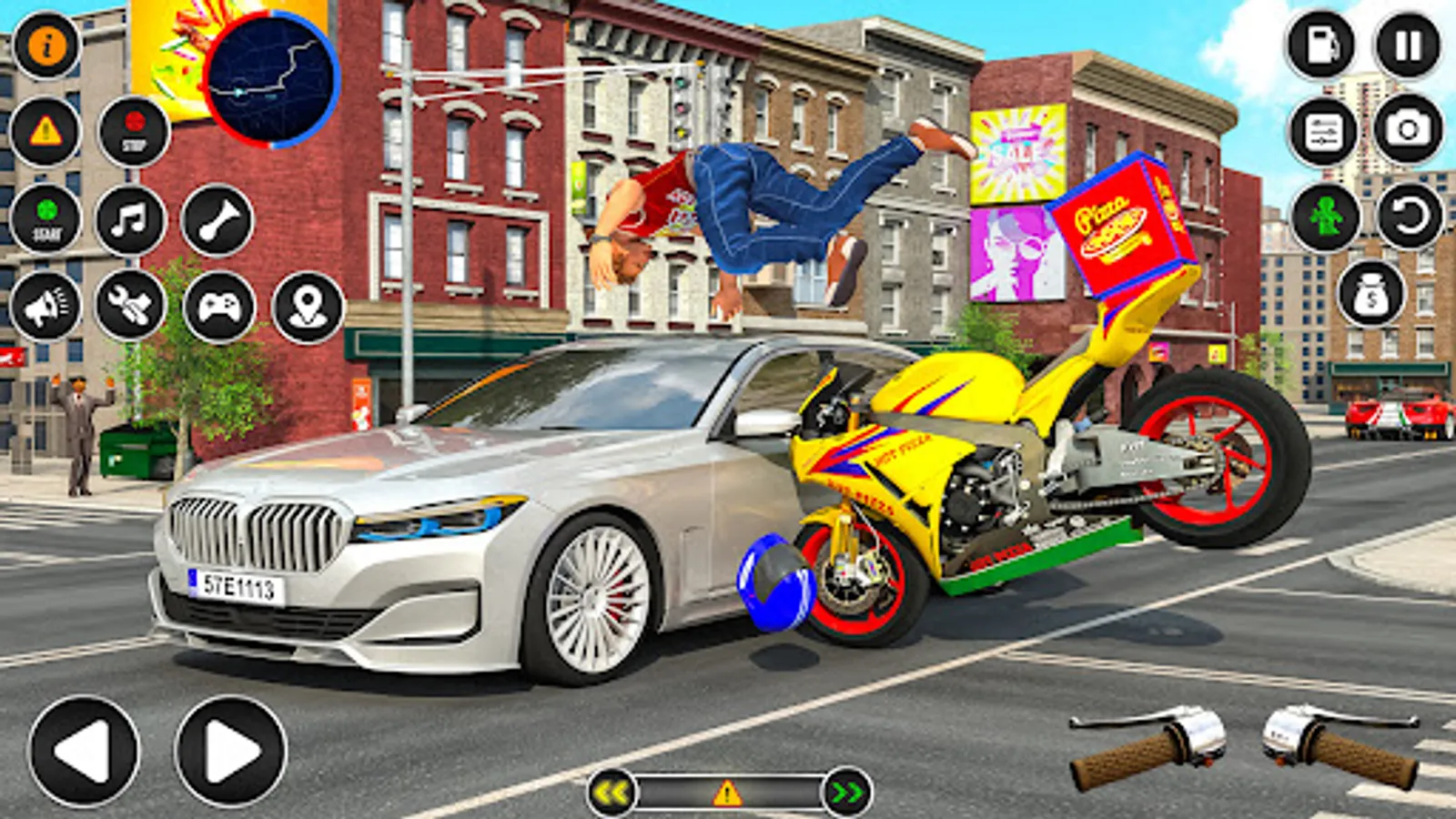Toggle the green pedestrian character mode

tap(1324, 218)
